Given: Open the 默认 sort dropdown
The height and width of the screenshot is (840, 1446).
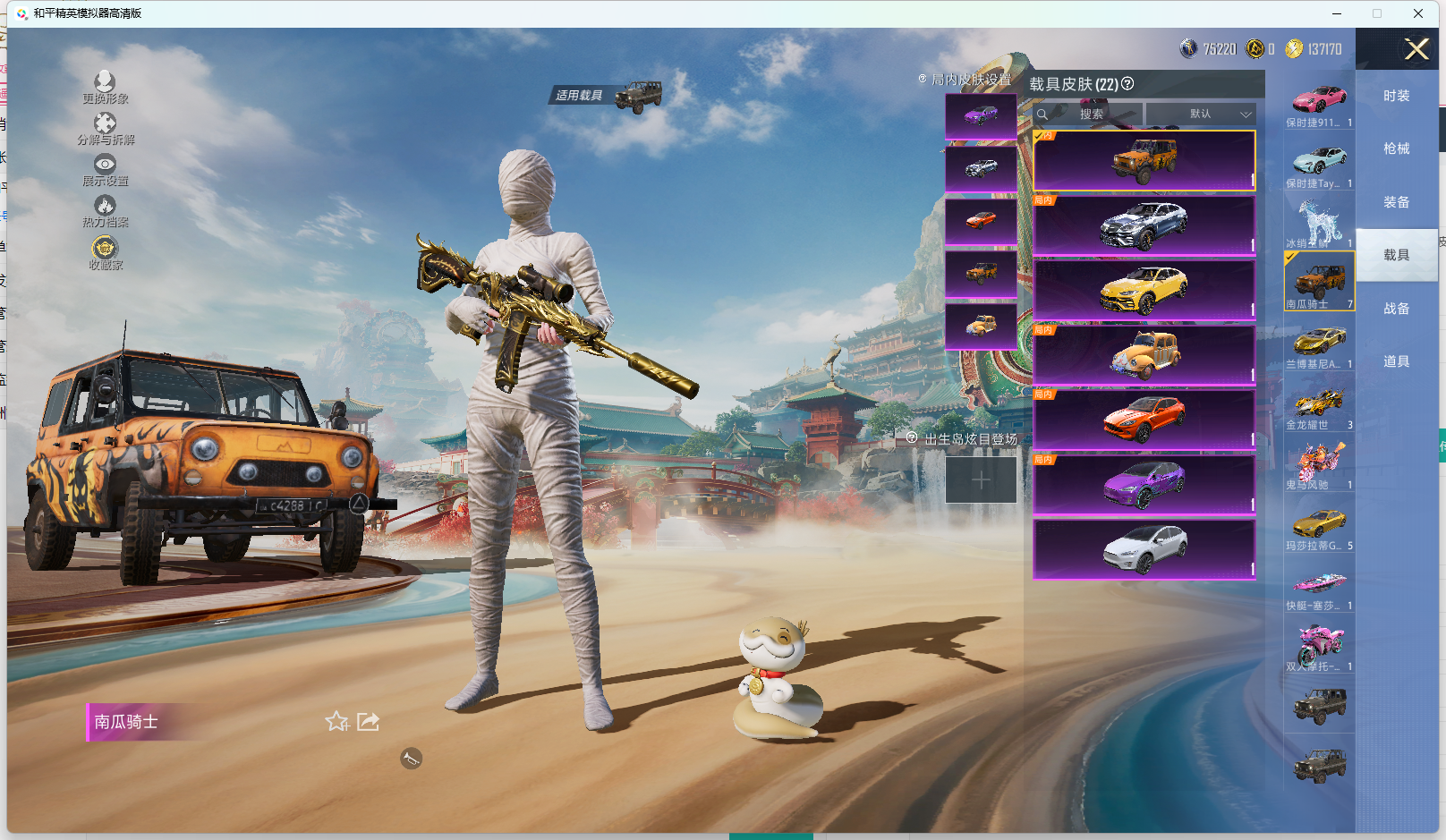Looking at the screenshot, I should [x=1201, y=115].
